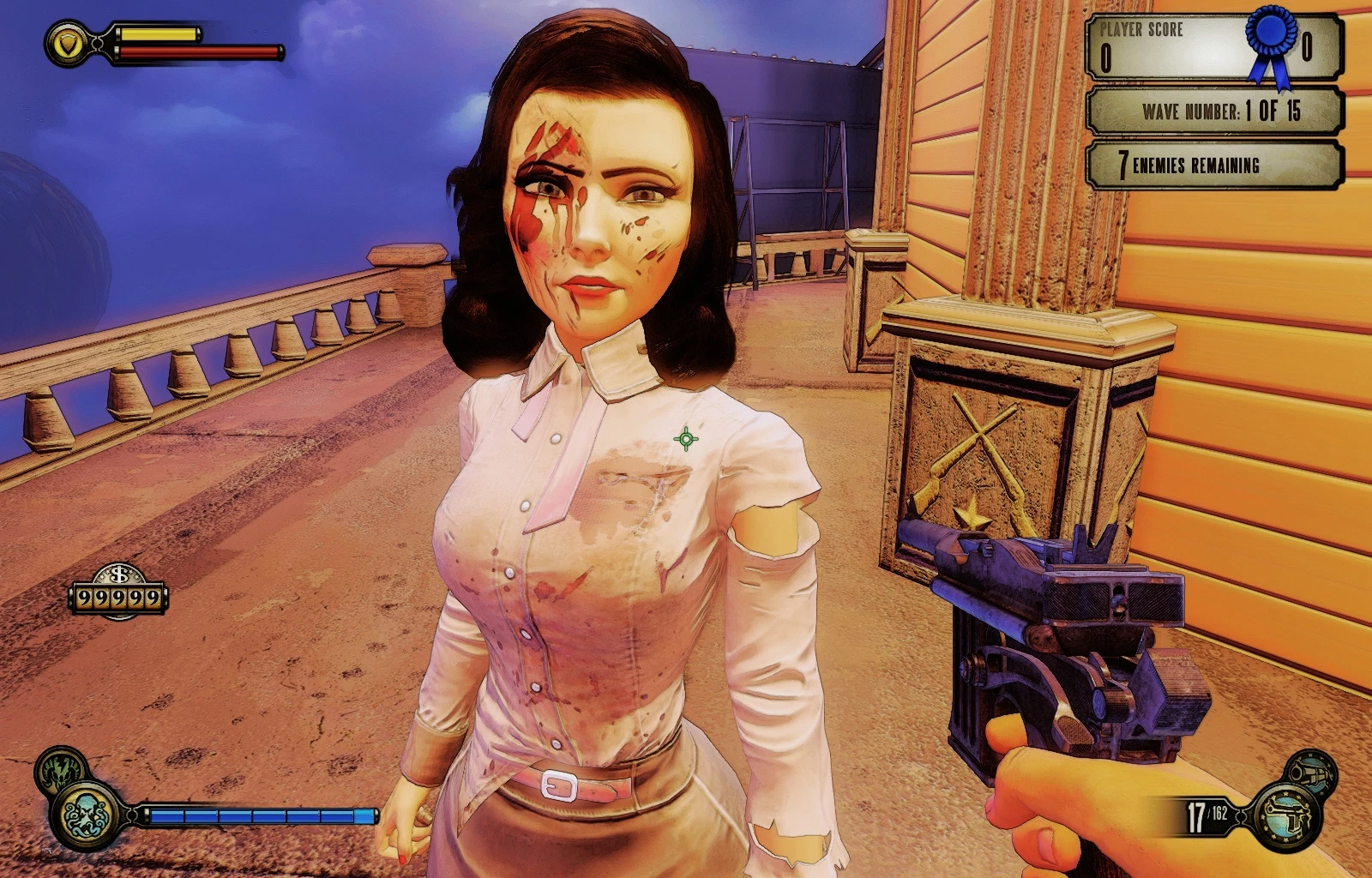The height and width of the screenshot is (878, 1372).
Task: Open the Wave Number tracker panel
Action: (1214, 111)
